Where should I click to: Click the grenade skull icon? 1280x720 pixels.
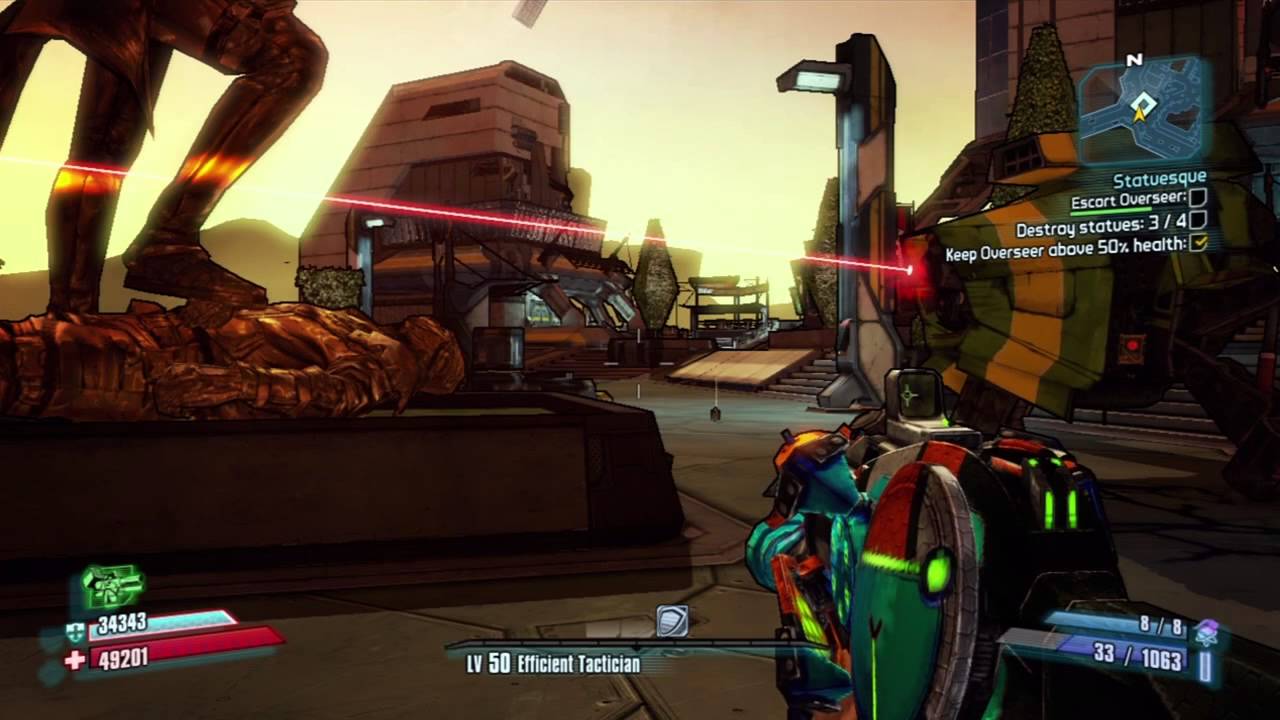tap(1207, 631)
